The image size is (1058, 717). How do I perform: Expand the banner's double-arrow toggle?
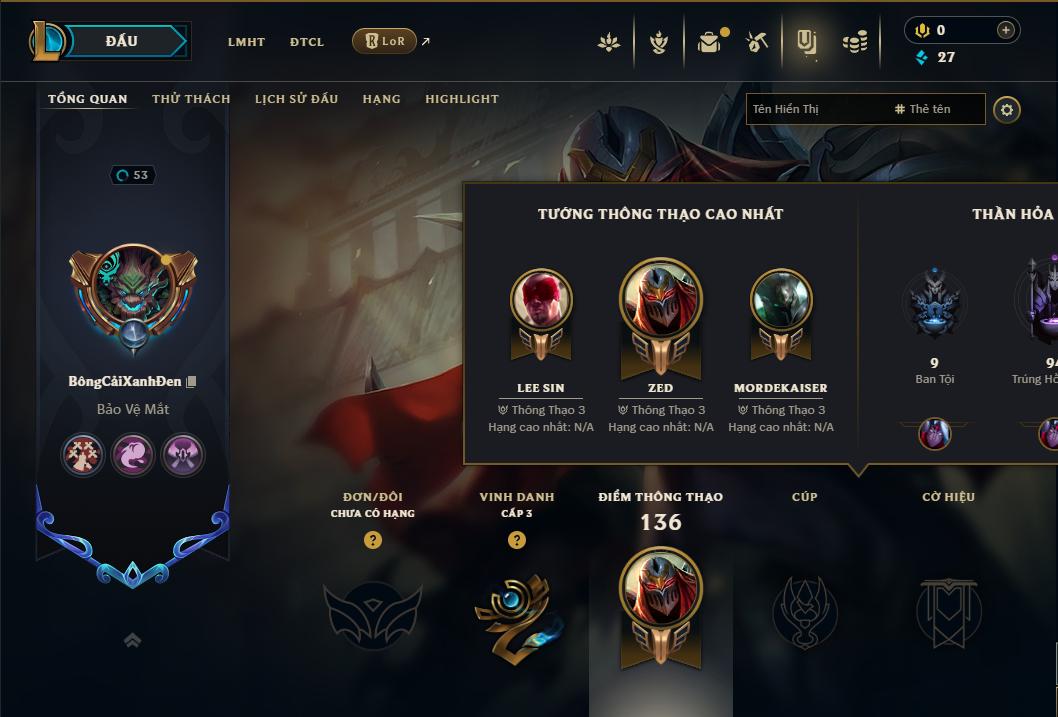[132, 641]
